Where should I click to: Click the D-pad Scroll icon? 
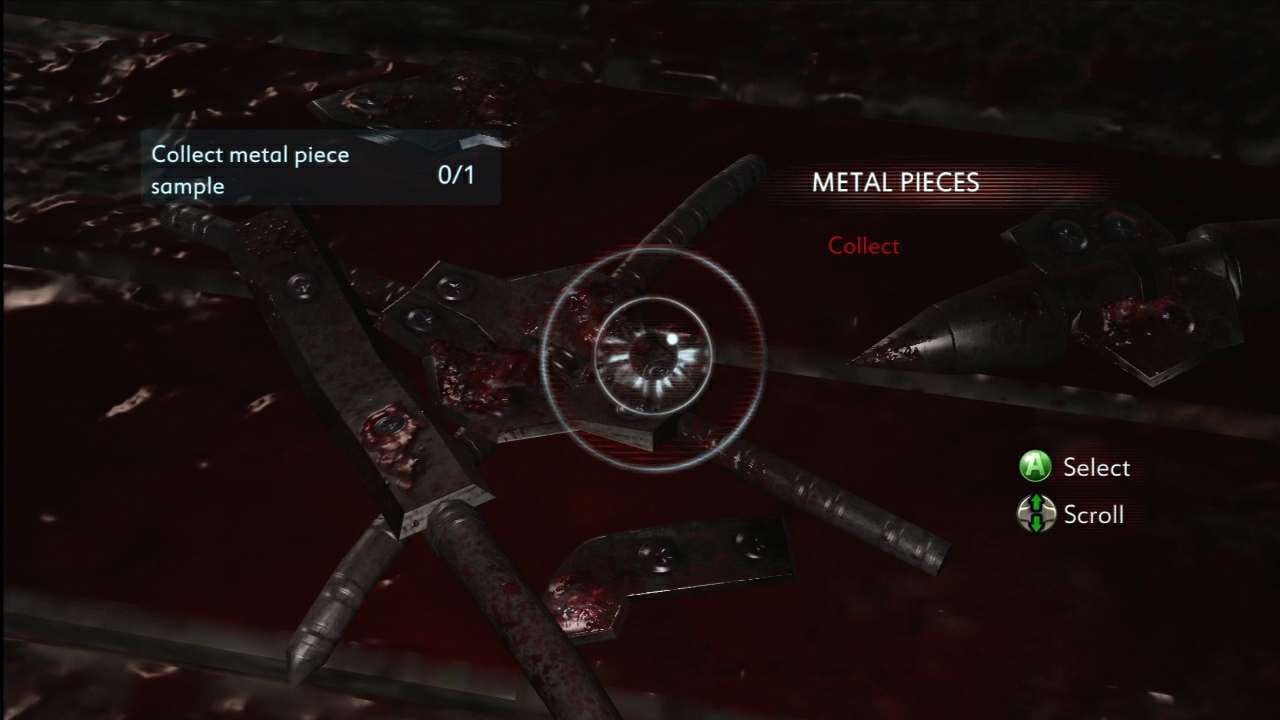(x=1036, y=514)
